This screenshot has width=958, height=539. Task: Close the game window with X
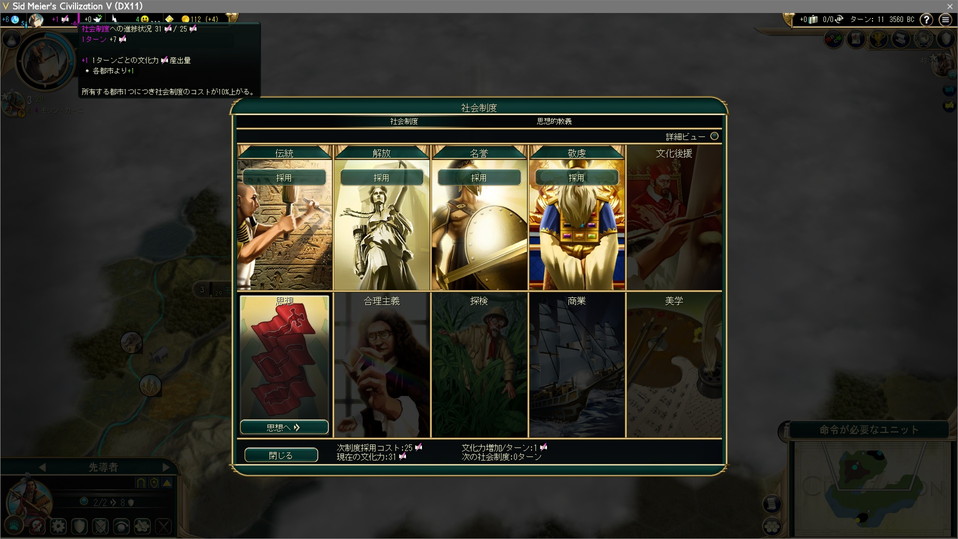coord(949,6)
